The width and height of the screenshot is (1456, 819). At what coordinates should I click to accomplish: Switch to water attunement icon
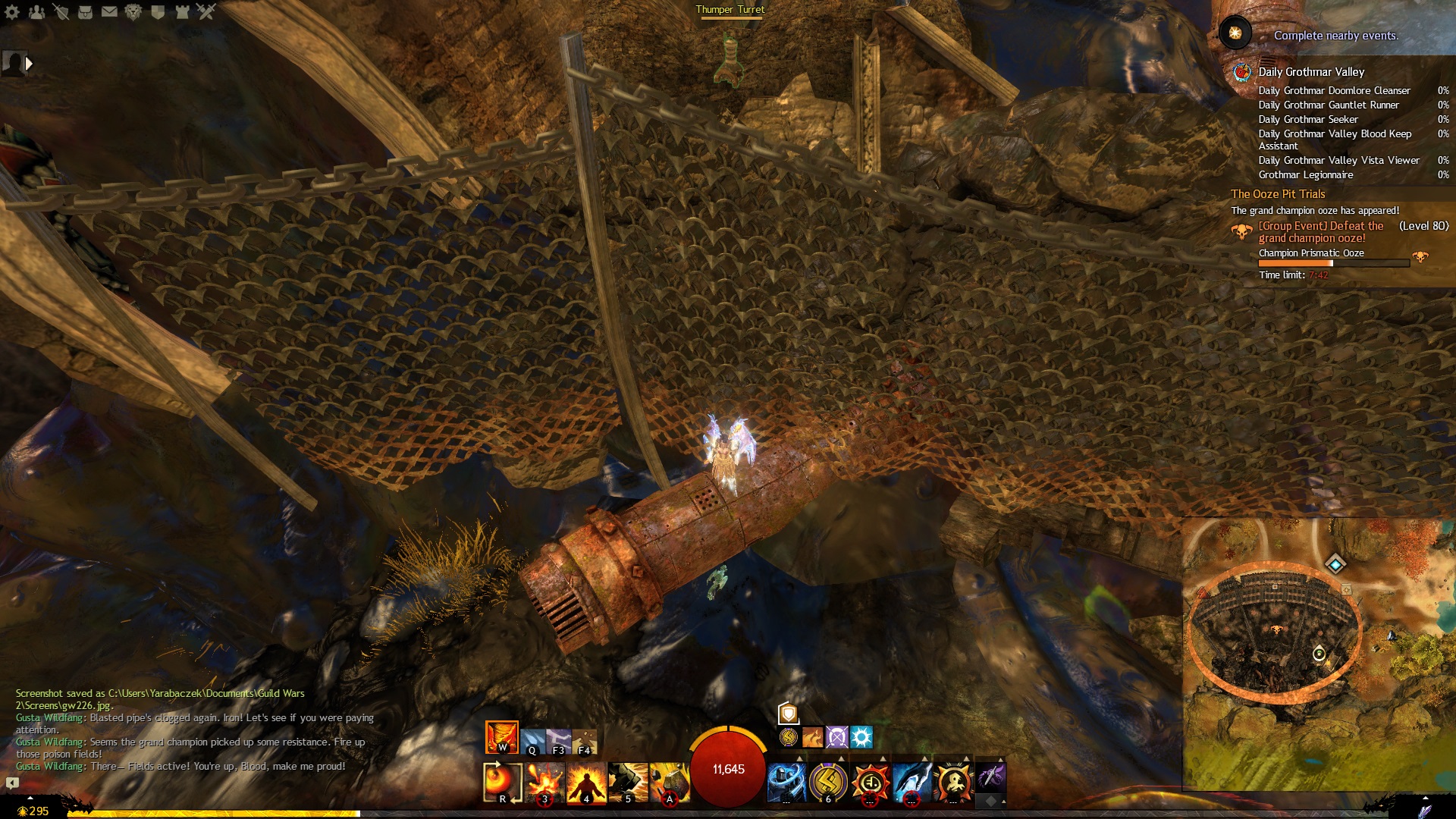(x=532, y=741)
